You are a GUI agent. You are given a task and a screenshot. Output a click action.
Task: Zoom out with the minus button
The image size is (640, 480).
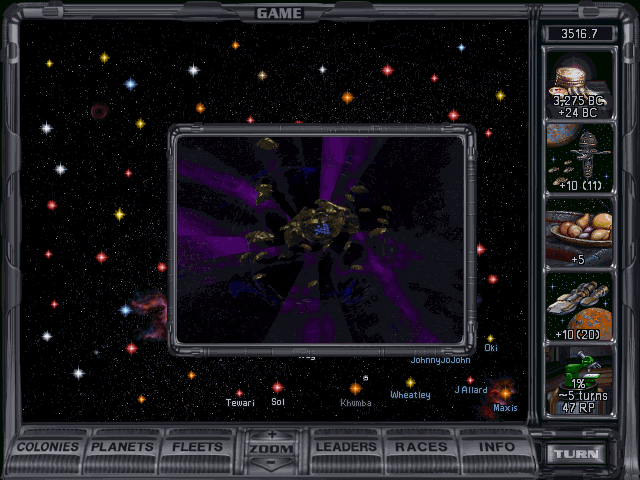click(x=271, y=464)
